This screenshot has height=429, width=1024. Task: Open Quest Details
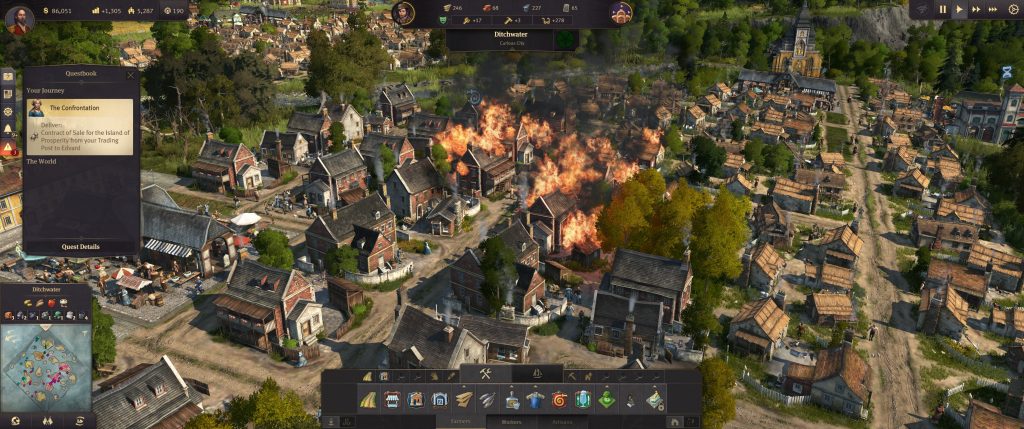81,246
